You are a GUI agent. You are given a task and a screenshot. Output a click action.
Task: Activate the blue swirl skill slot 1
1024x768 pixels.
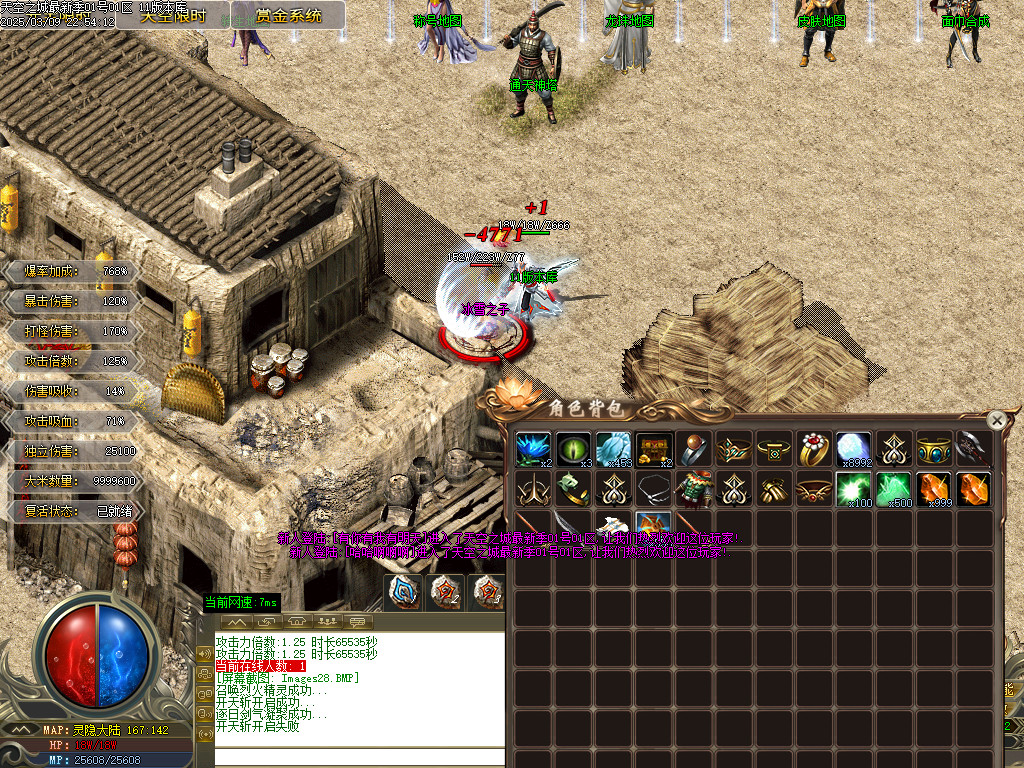405,592
